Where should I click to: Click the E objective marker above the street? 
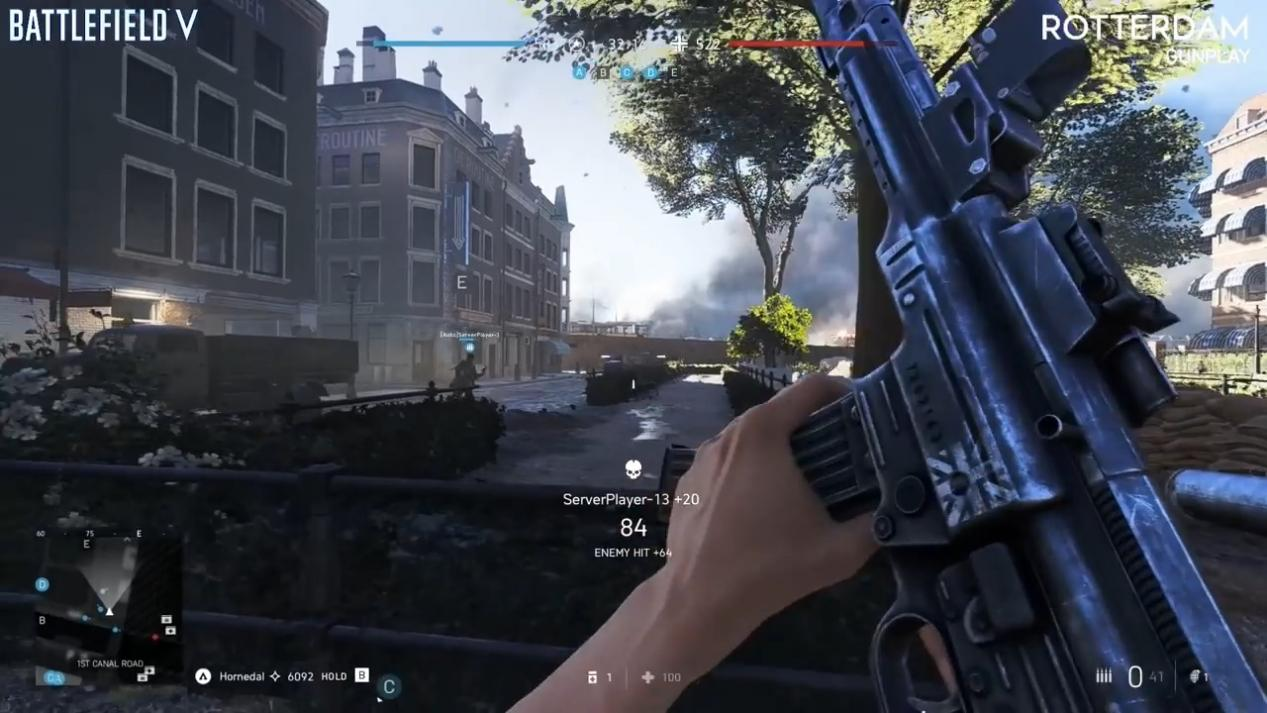pos(461,283)
